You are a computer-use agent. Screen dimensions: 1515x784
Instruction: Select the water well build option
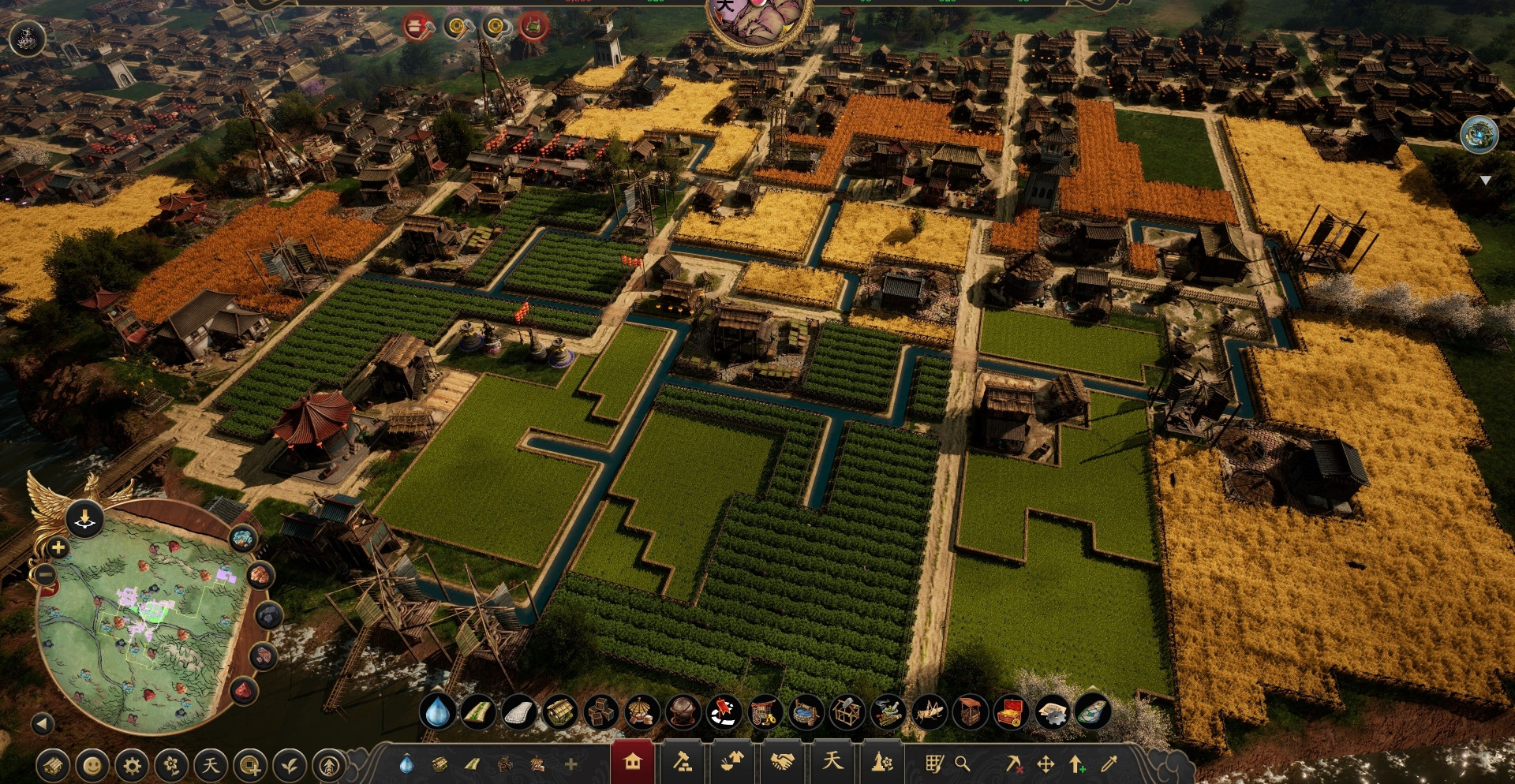pyautogui.click(x=806, y=712)
